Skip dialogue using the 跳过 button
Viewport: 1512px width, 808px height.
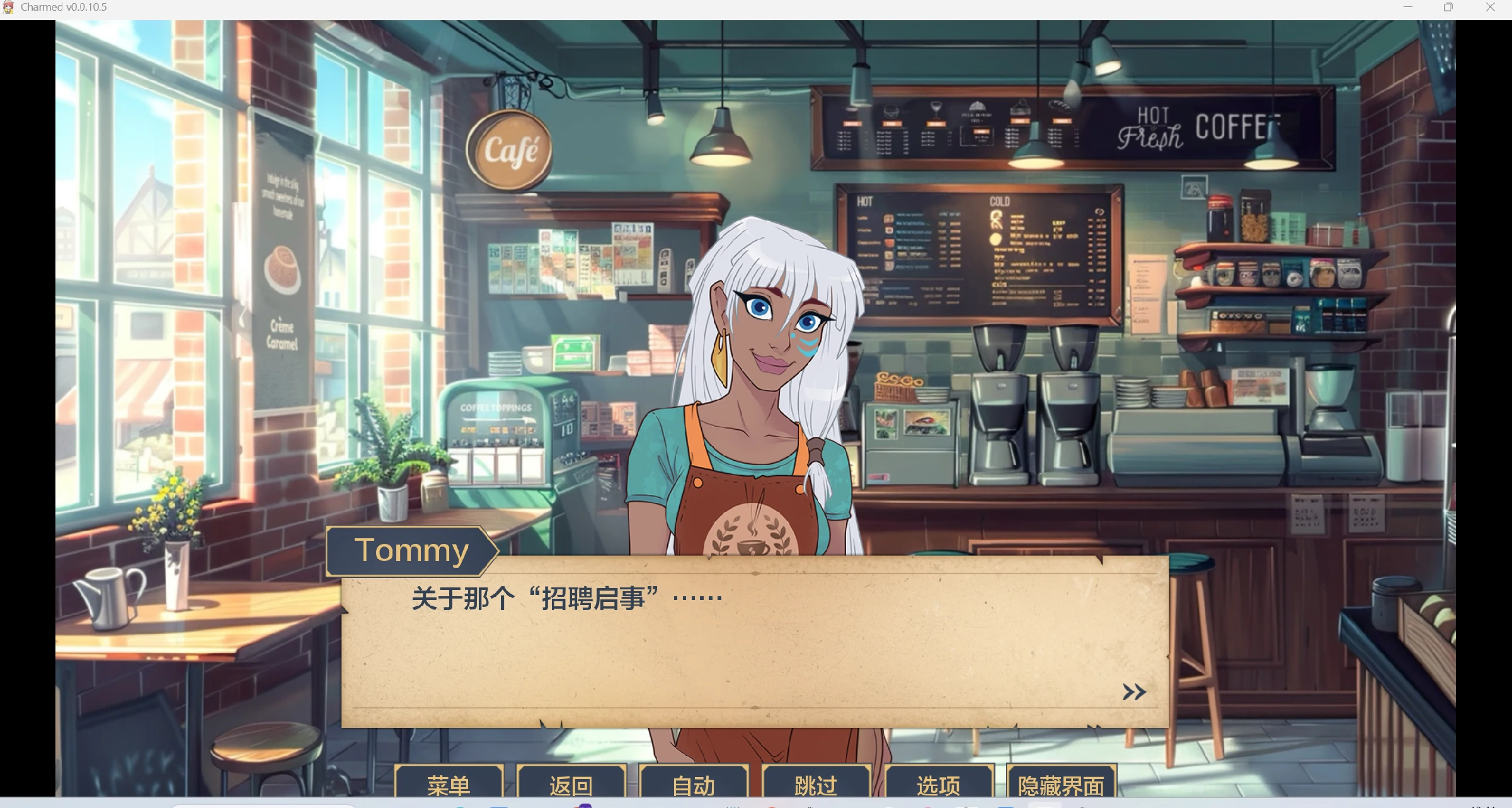pyautogui.click(x=816, y=784)
